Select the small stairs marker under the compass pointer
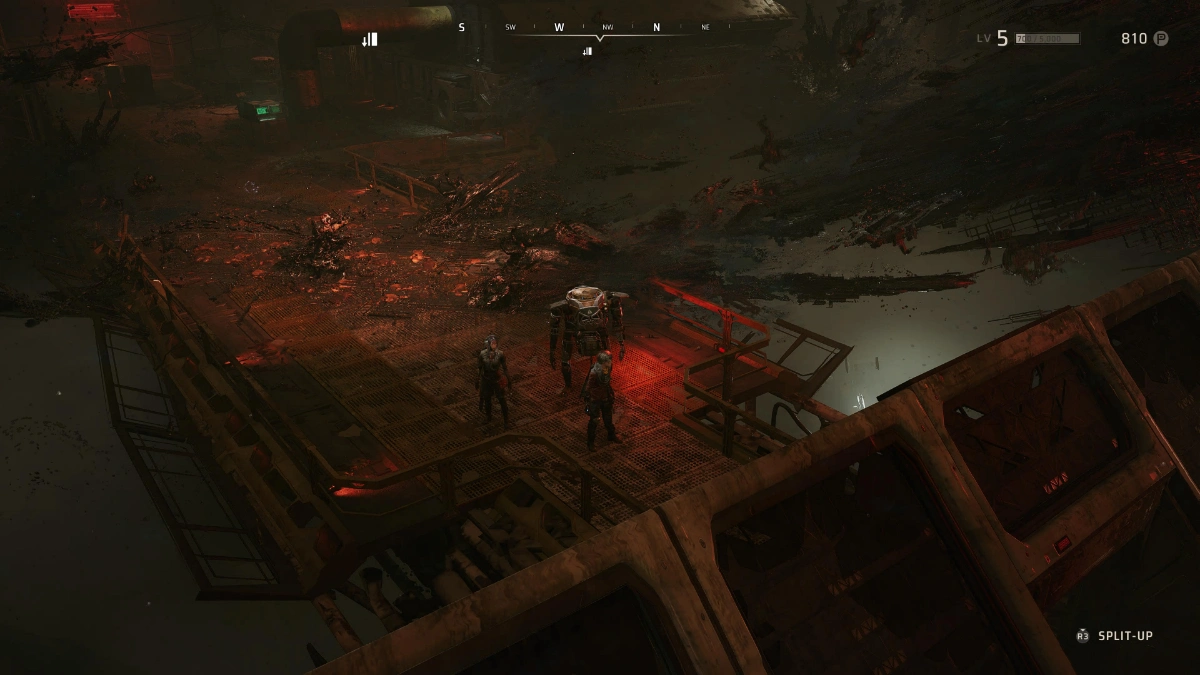 point(587,51)
